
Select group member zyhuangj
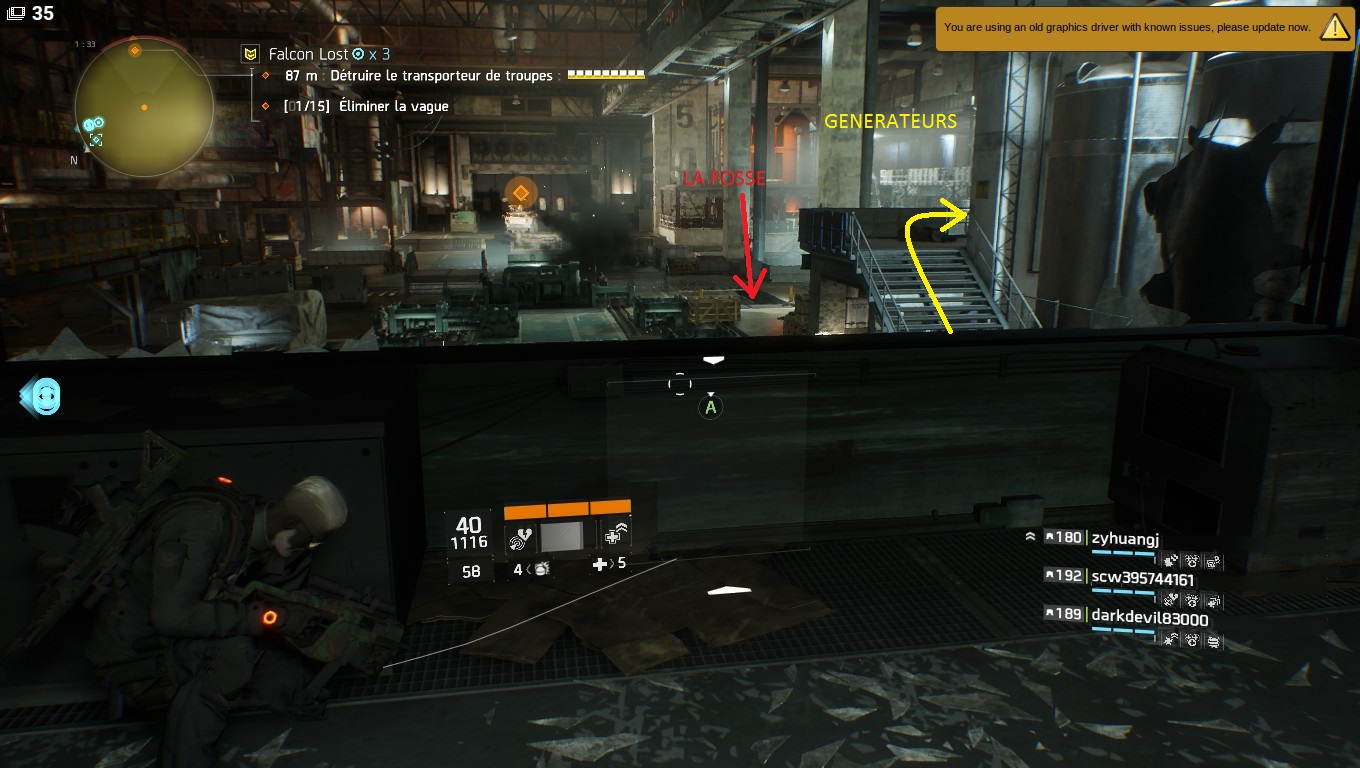point(1125,538)
